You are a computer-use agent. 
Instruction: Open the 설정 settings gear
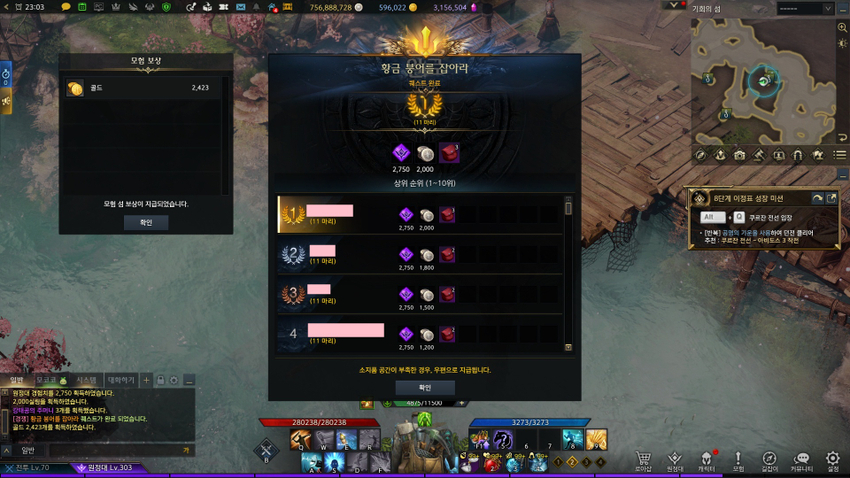(832, 461)
